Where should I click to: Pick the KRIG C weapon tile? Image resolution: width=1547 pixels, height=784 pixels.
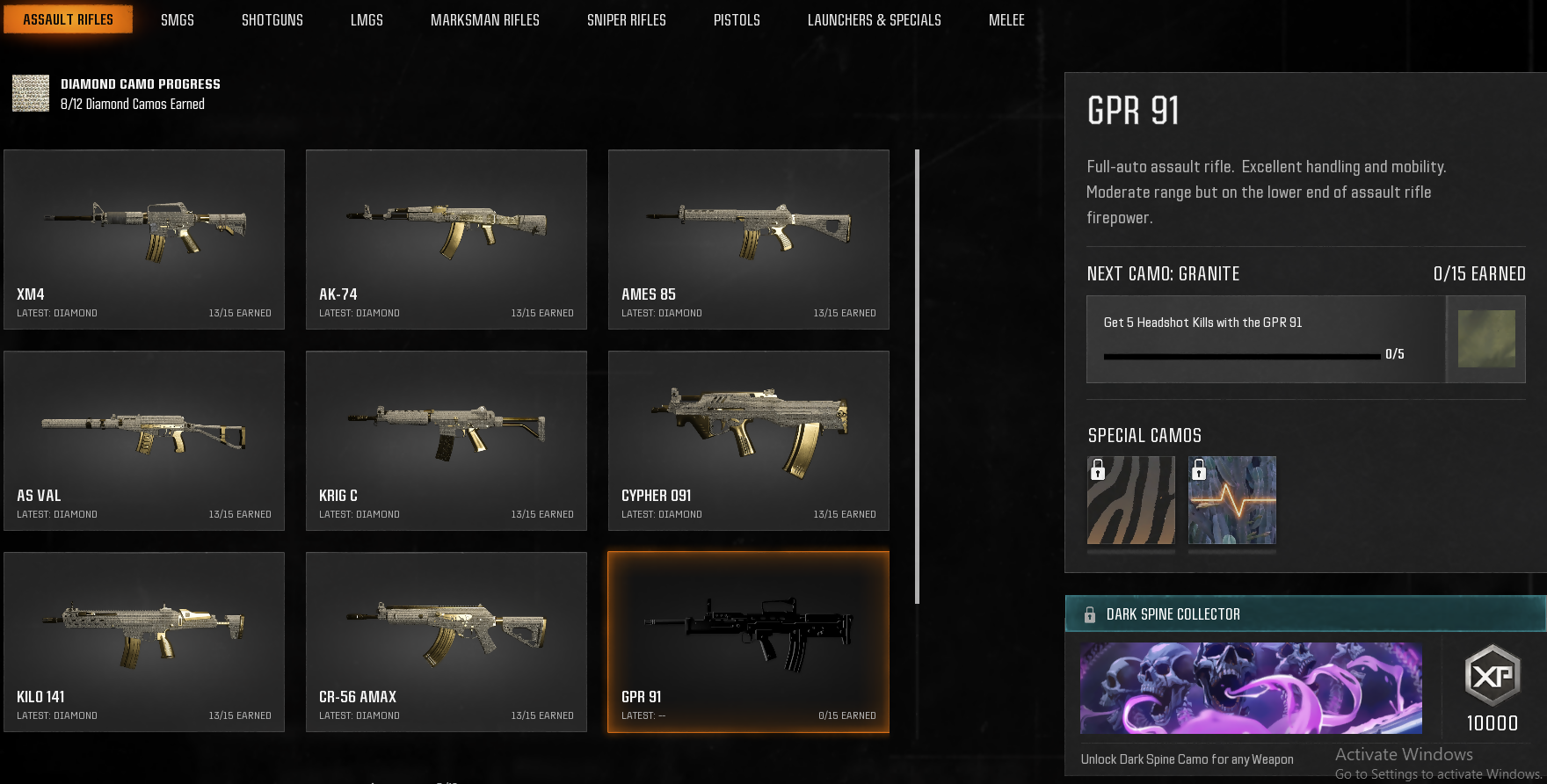(447, 440)
